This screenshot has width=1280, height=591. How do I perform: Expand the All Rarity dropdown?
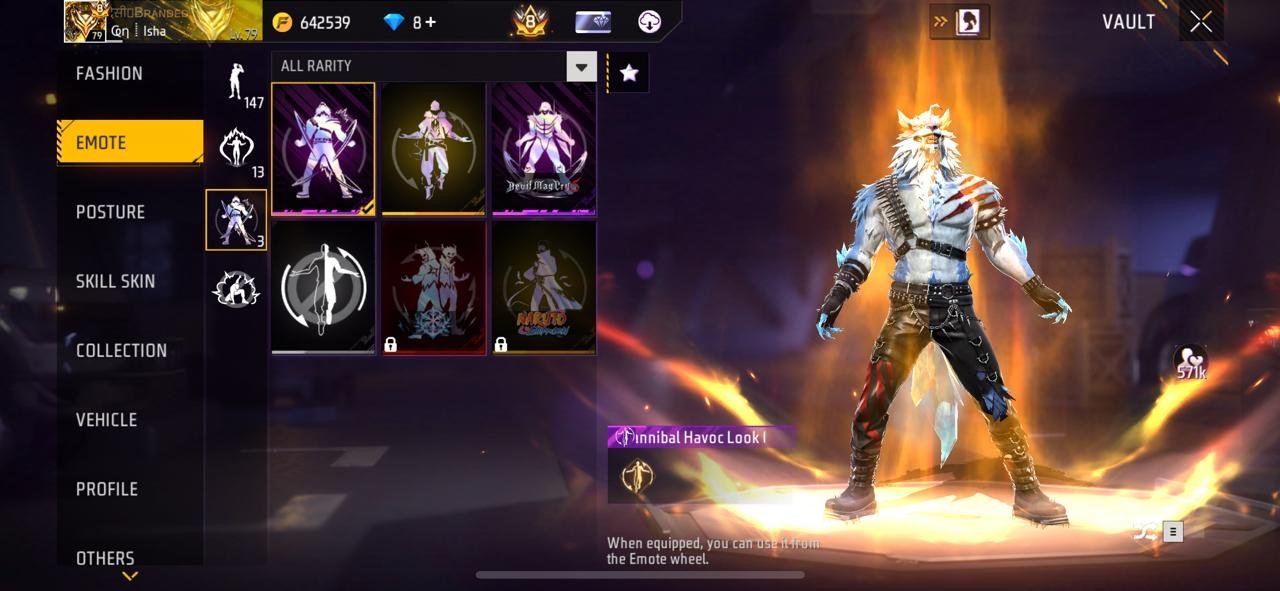click(581, 67)
